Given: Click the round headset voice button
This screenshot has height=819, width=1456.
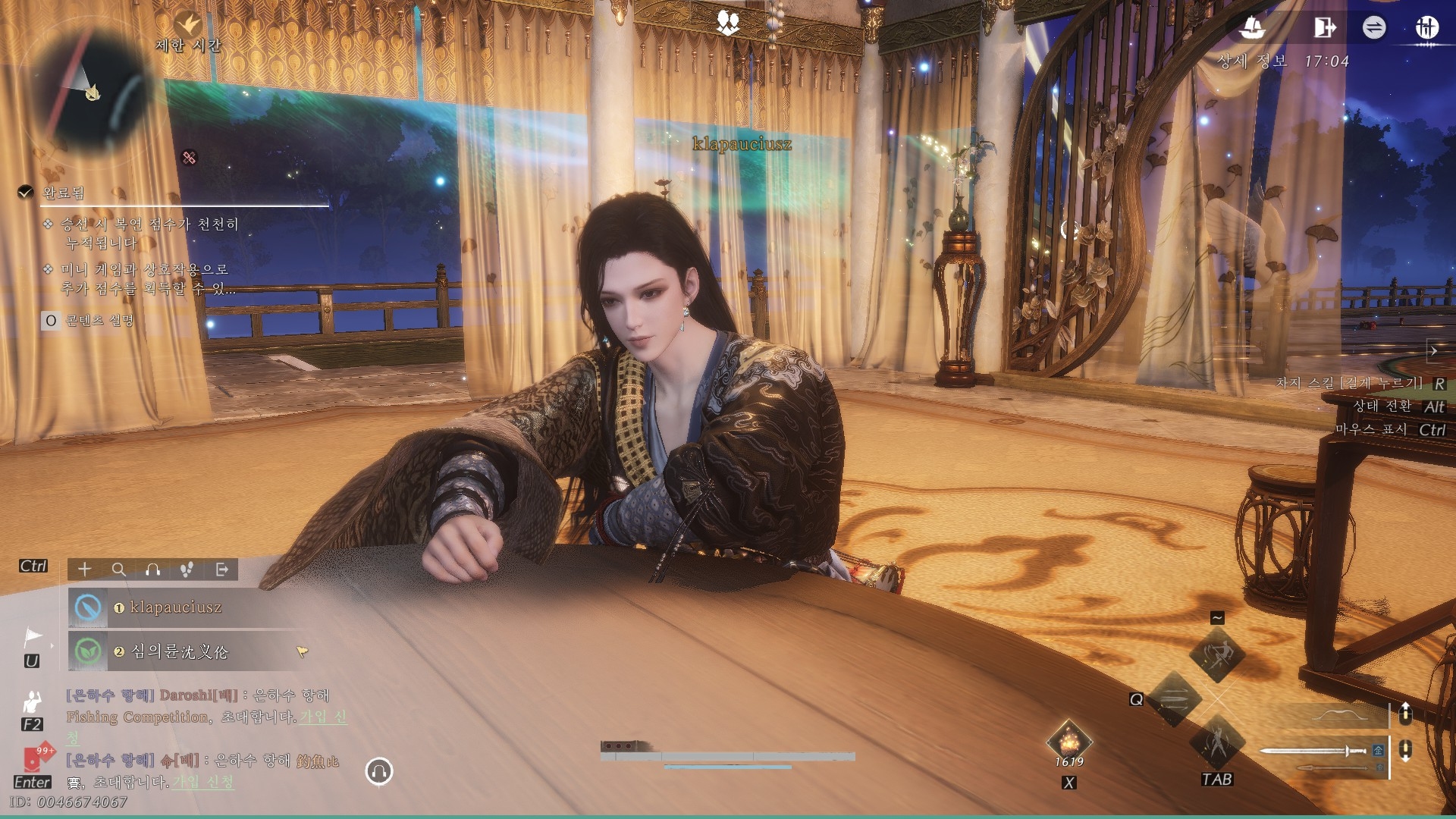Looking at the screenshot, I should (x=379, y=771).
